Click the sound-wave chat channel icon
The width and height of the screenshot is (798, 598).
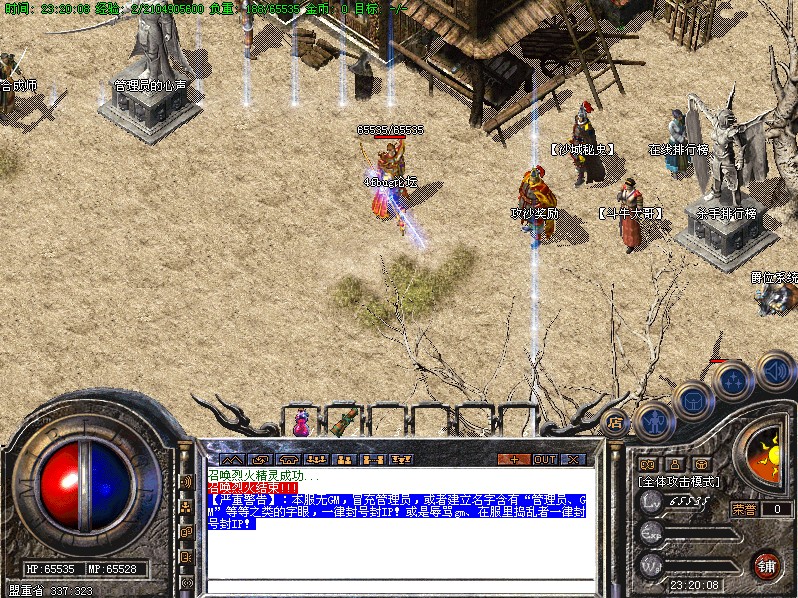click(186, 481)
